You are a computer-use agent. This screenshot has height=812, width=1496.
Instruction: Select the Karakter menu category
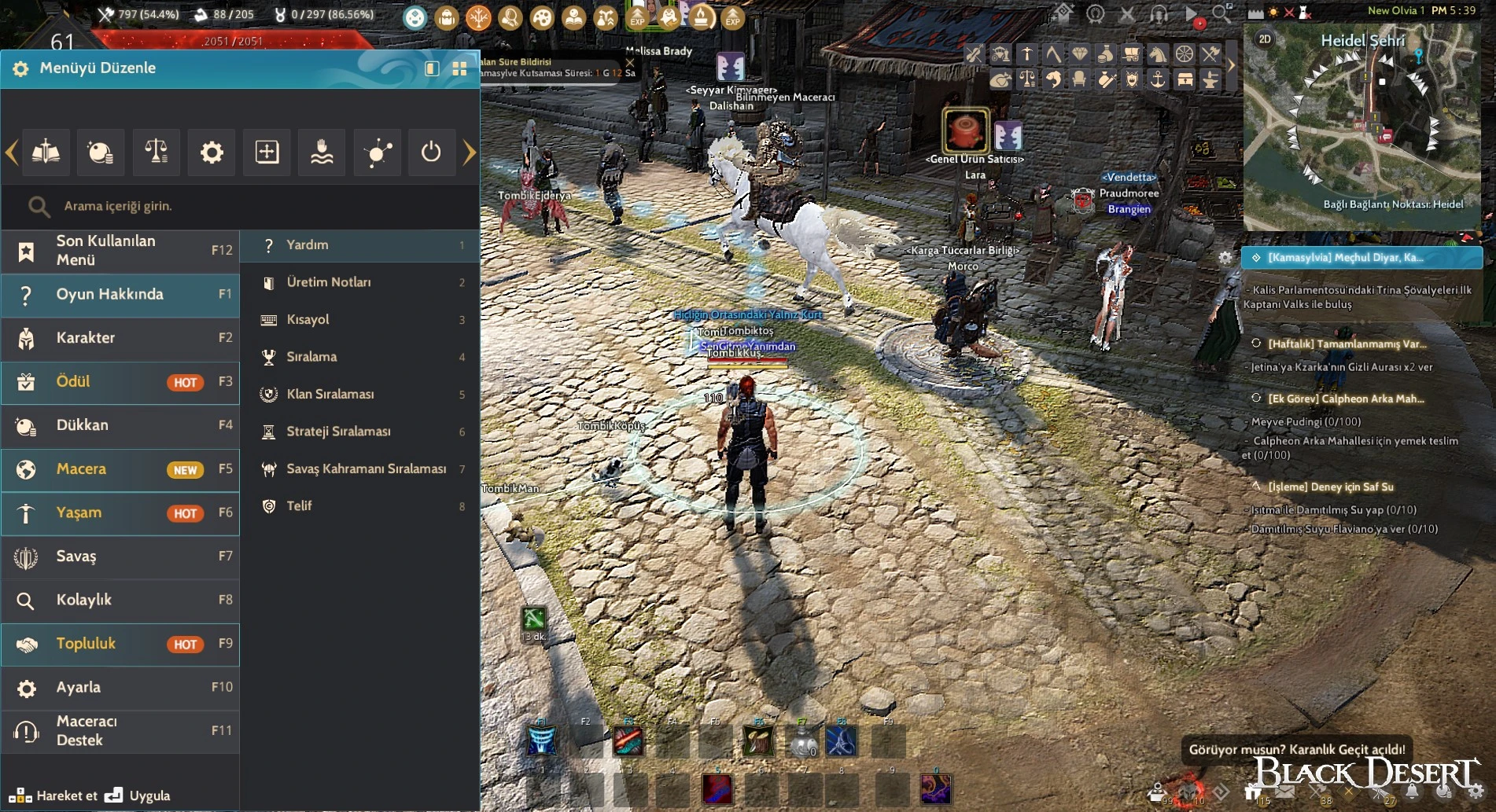[120, 338]
